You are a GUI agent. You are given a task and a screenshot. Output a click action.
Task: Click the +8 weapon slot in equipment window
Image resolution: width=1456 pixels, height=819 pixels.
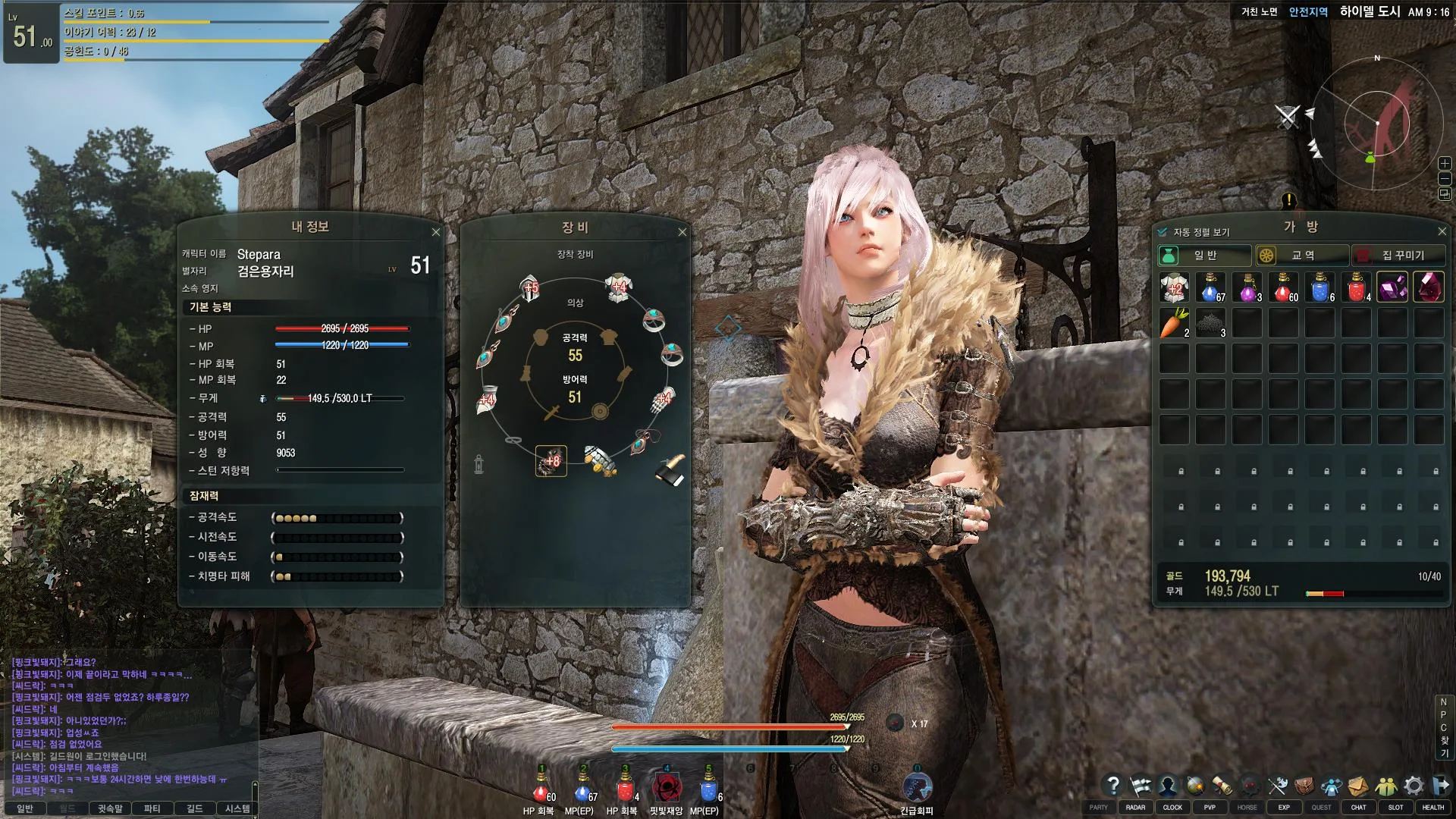(550, 462)
